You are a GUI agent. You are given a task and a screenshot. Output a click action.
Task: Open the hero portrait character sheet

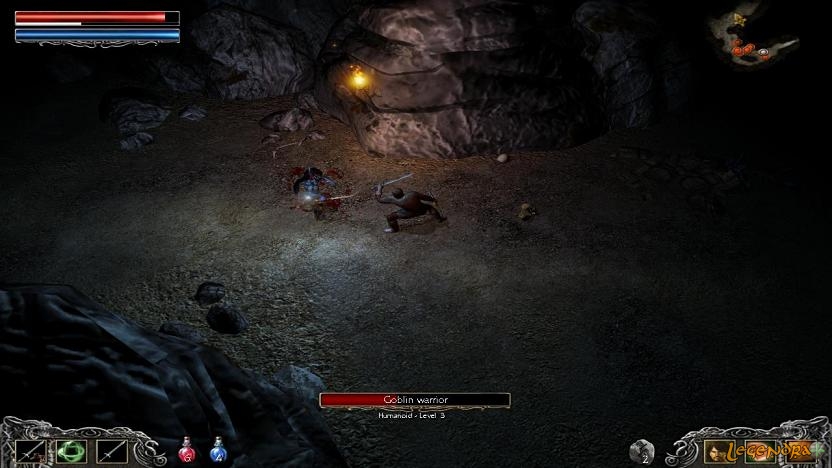pos(716,451)
